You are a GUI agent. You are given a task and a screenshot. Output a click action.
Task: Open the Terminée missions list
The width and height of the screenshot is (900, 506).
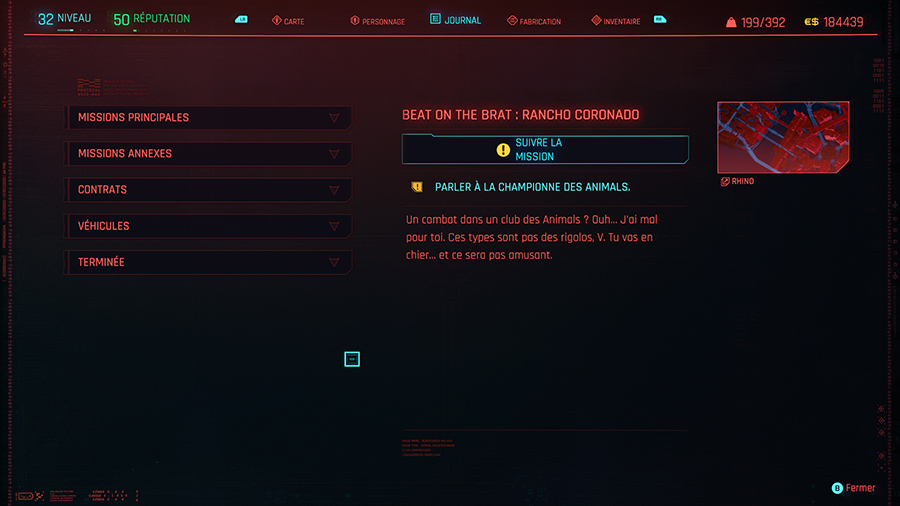208,262
